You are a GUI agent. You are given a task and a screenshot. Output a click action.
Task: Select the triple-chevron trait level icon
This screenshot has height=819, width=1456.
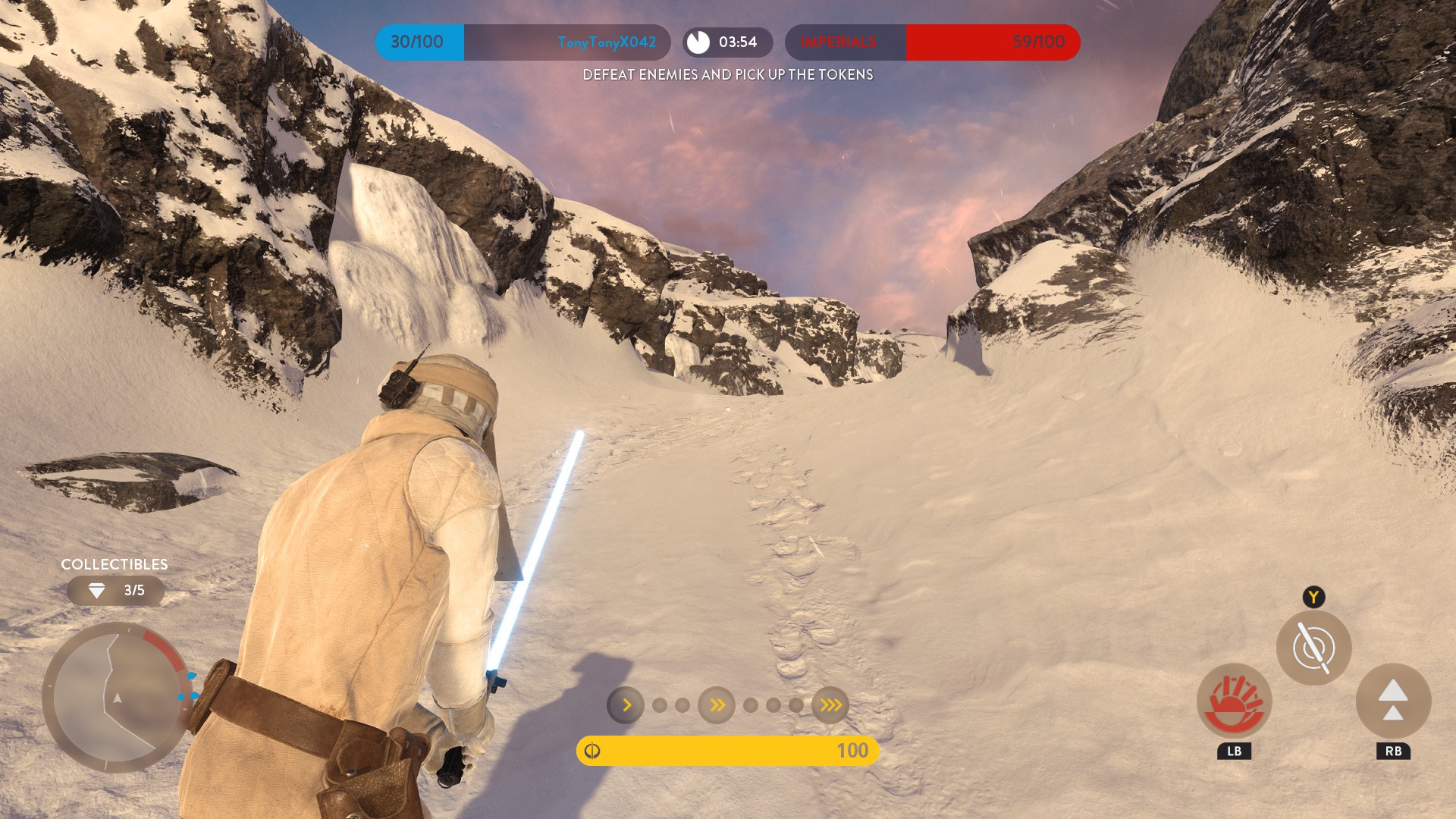pyautogui.click(x=830, y=705)
